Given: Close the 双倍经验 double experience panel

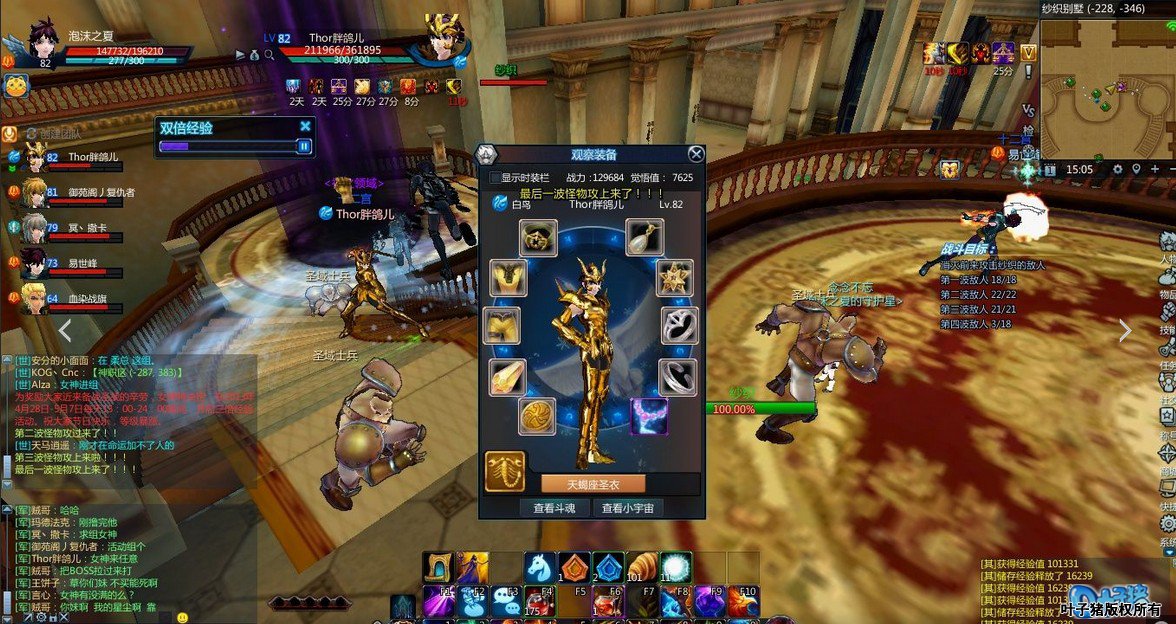Looking at the screenshot, I should point(305,127).
